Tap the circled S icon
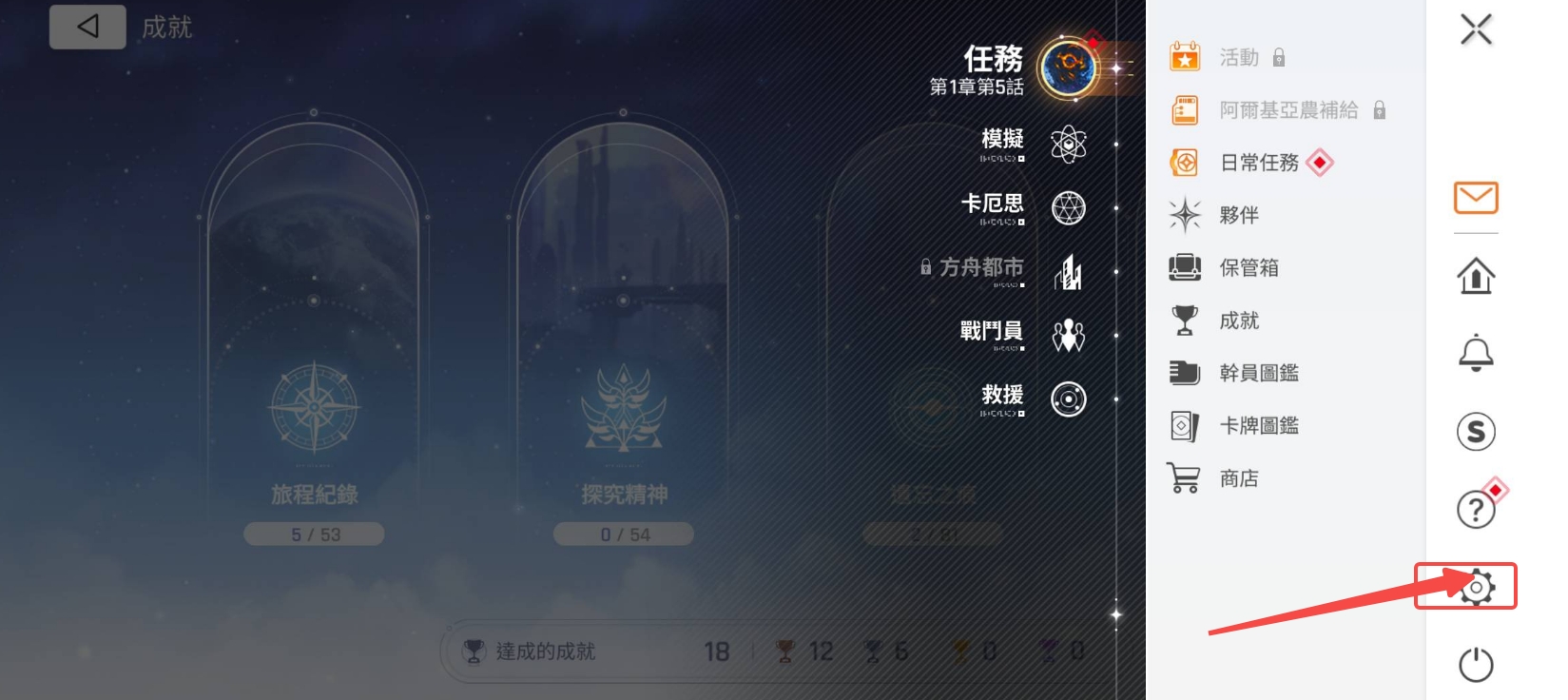 tap(1476, 432)
